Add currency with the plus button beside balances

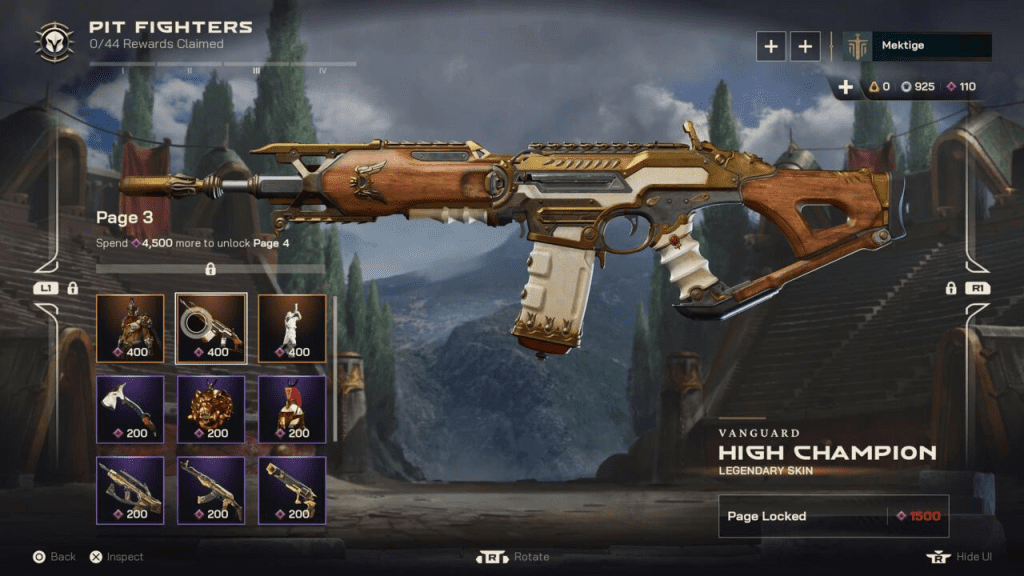[x=846, y=87]
